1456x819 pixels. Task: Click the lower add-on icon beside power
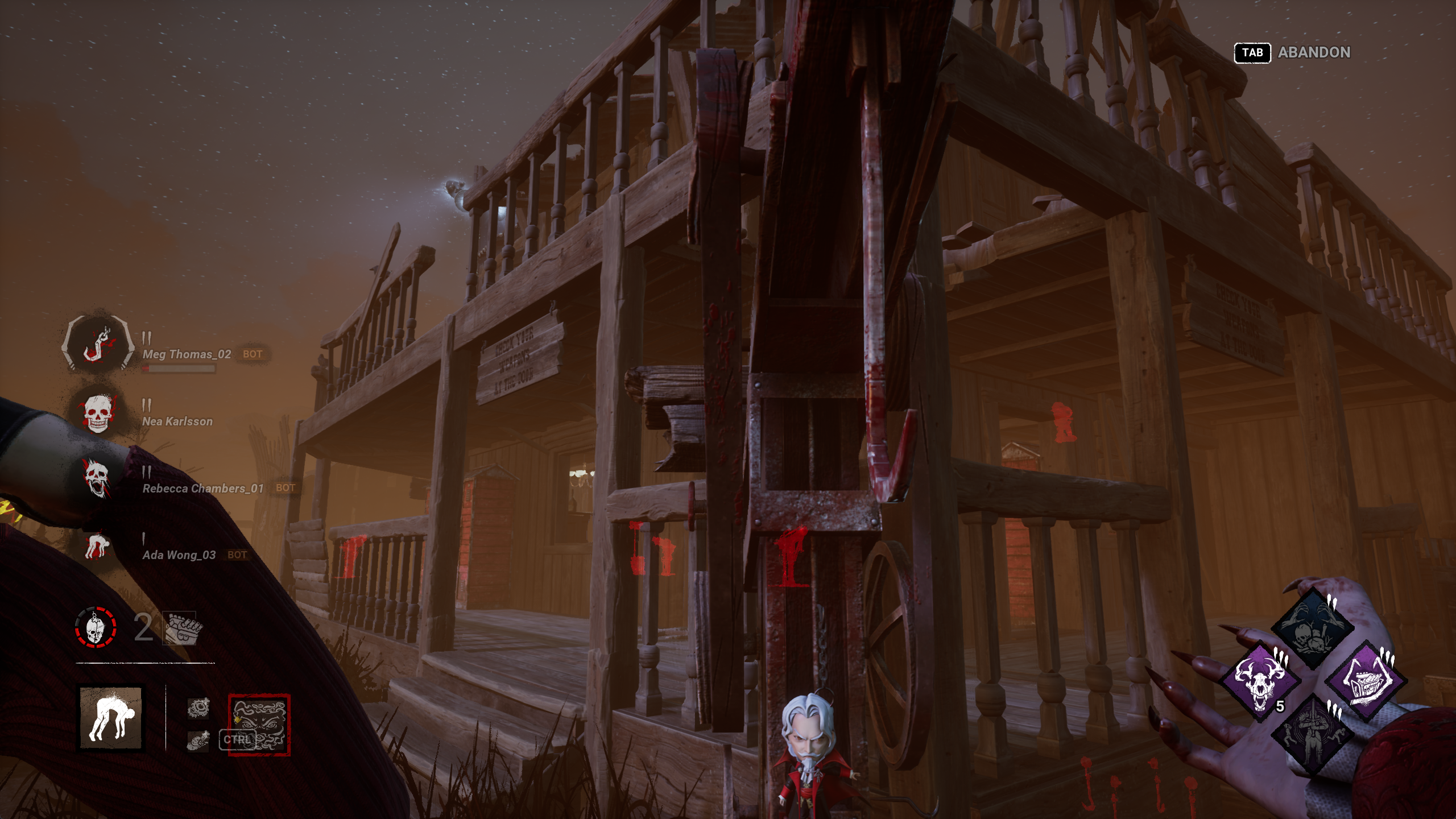pyautogui.click(x=198, y=741)
